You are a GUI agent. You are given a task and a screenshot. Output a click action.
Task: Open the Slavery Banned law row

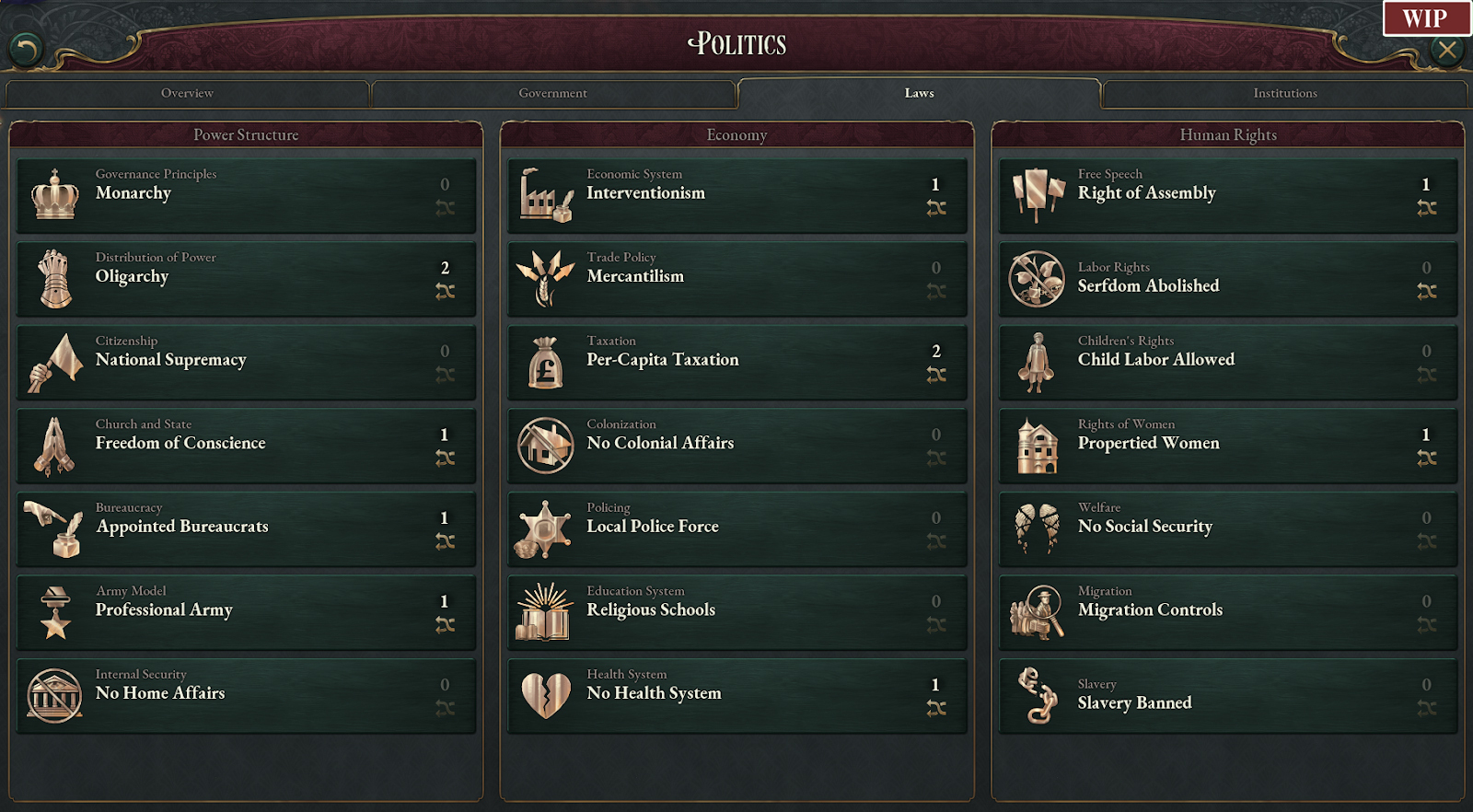pyautogui.click(x=1228, y=696)
